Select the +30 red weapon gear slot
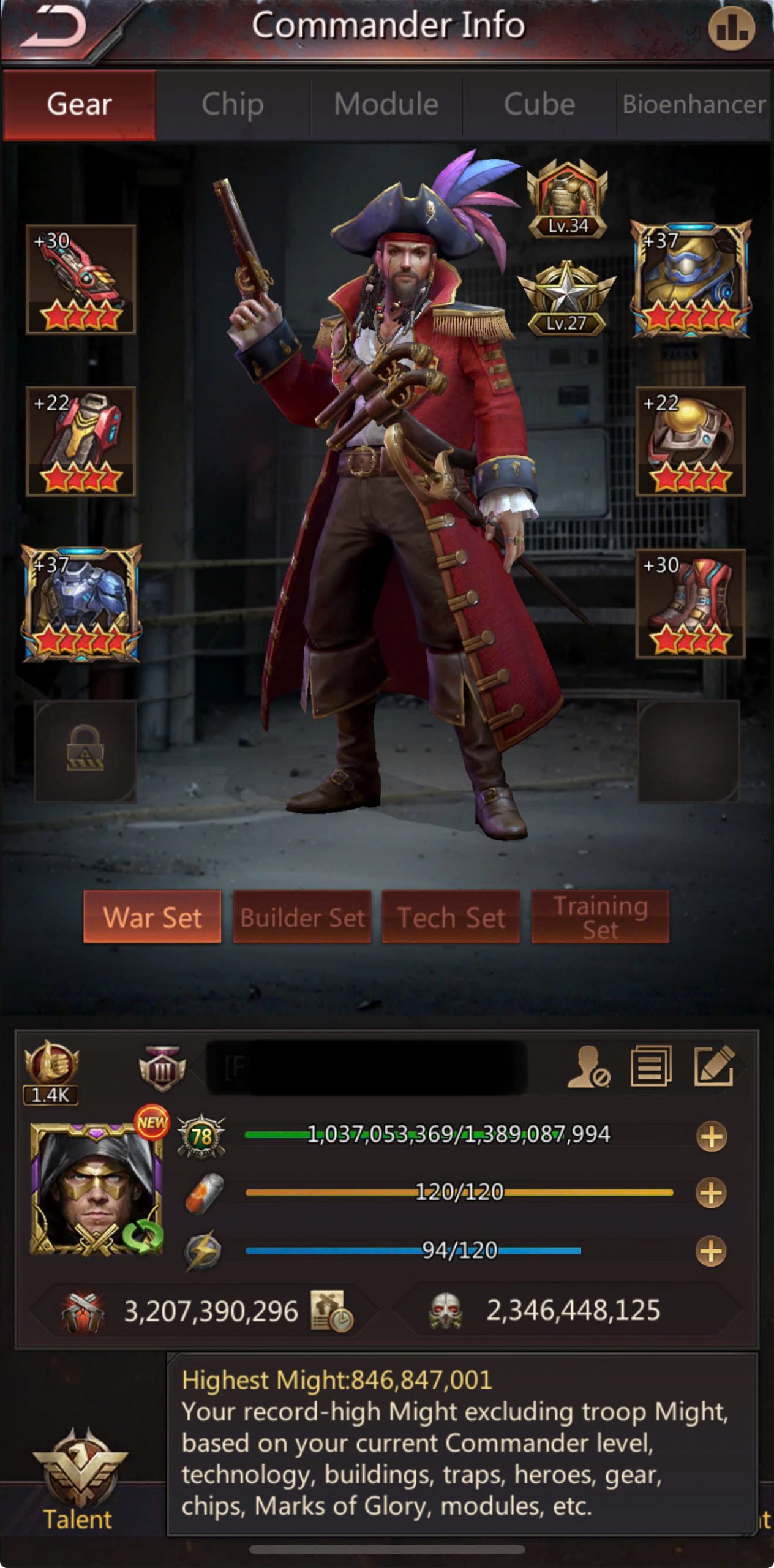Image resolution: width=774 pixels, height=1568 pixels. [x=81, y=279]
